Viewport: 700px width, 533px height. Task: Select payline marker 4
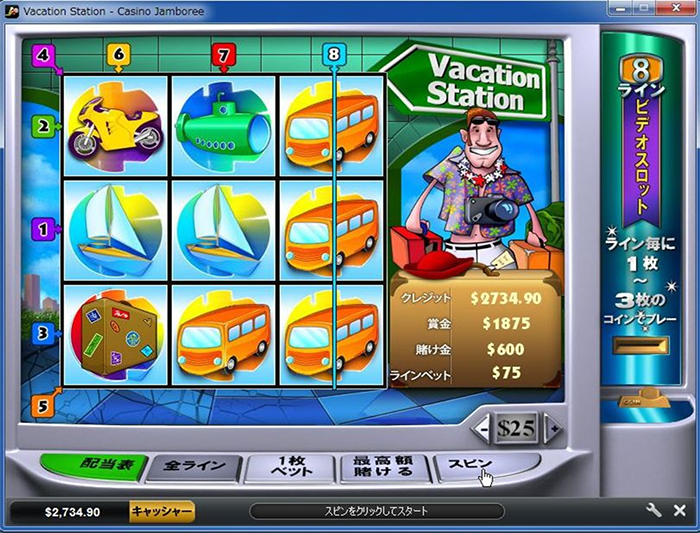pos(42,55)
